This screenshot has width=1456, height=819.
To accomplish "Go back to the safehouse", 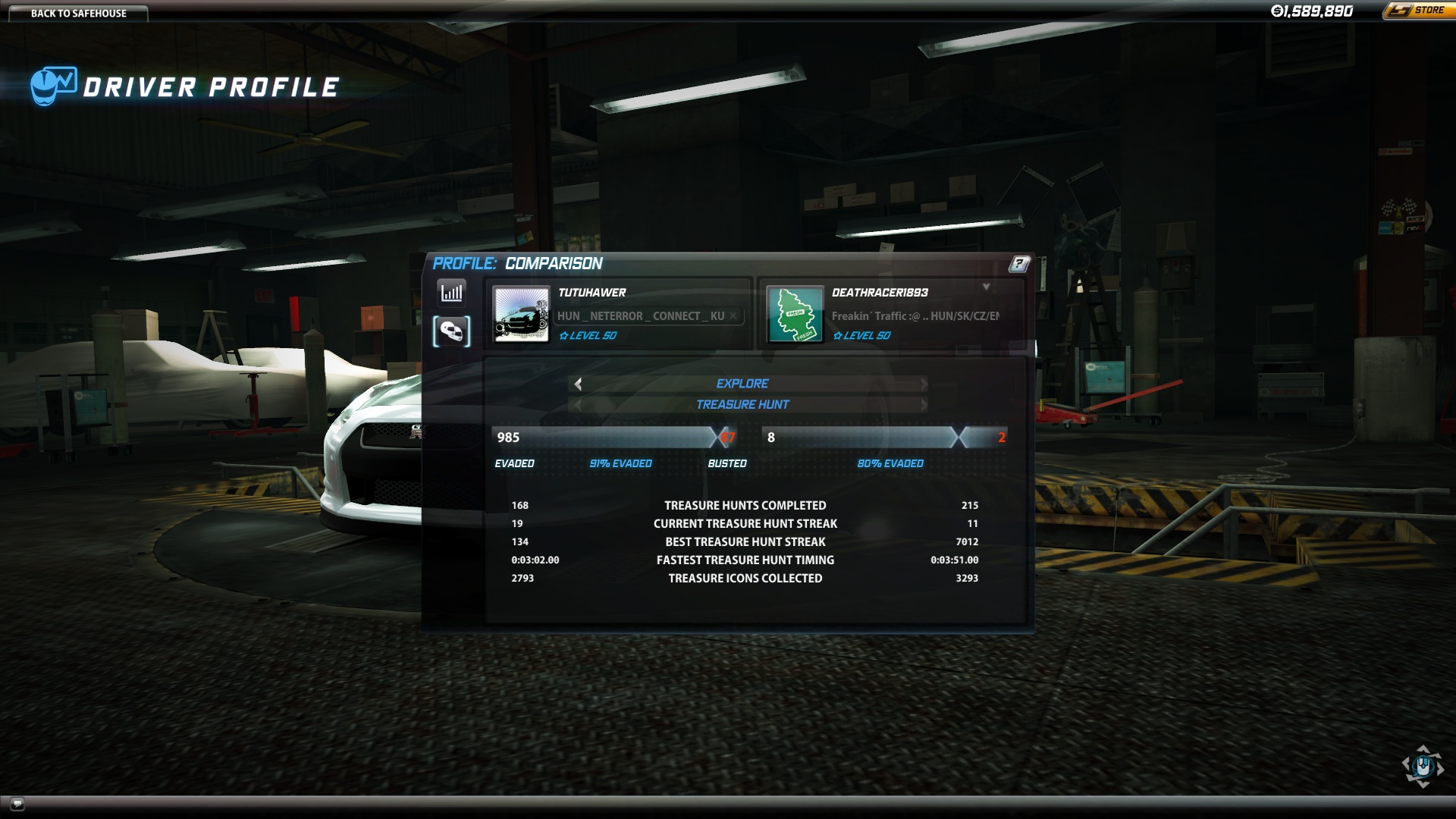I will tap(78, 13).
